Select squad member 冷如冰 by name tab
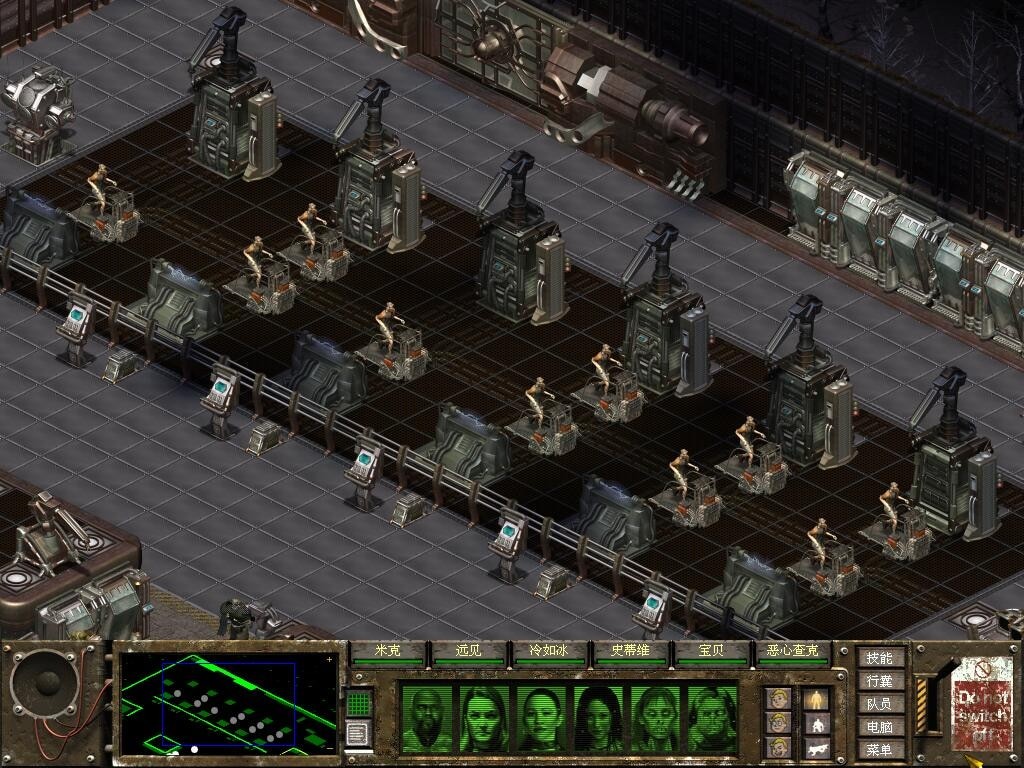This screenshot has width=1024, height=768. (x=549, y=652)
